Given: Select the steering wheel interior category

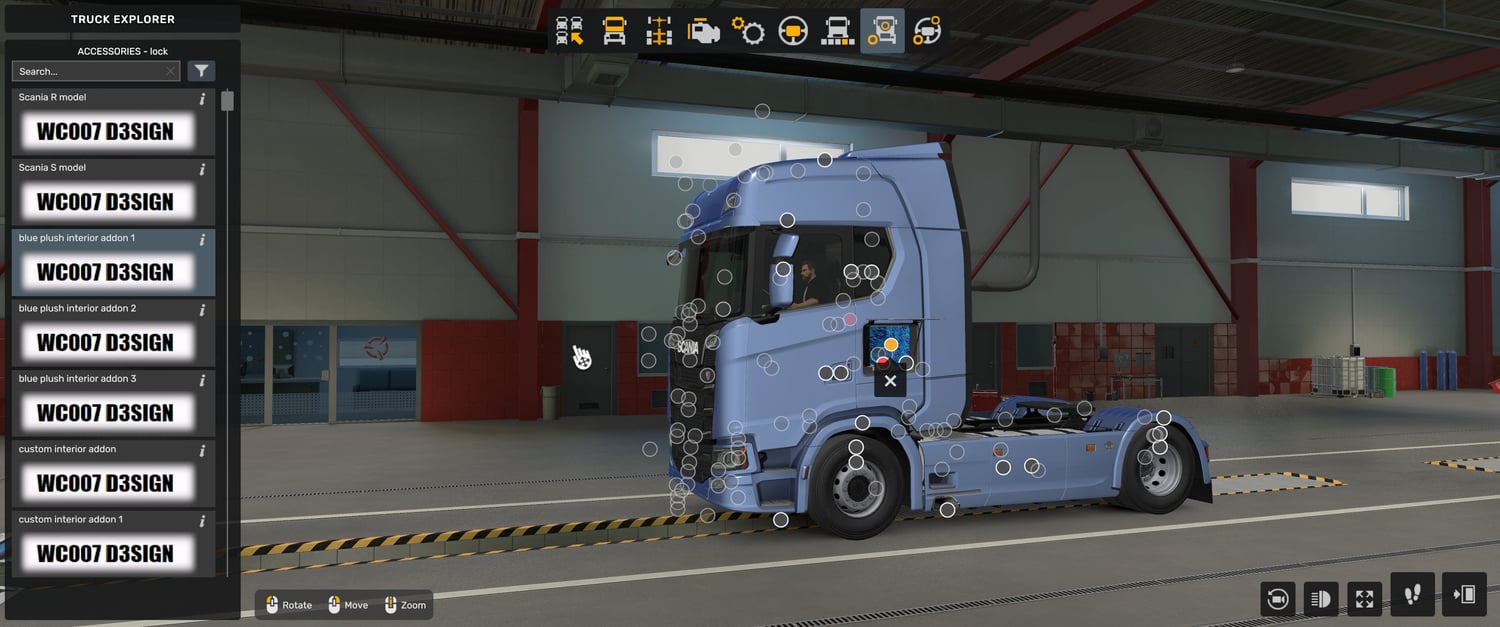Looking at the screenshot, I should pos(793,31).
